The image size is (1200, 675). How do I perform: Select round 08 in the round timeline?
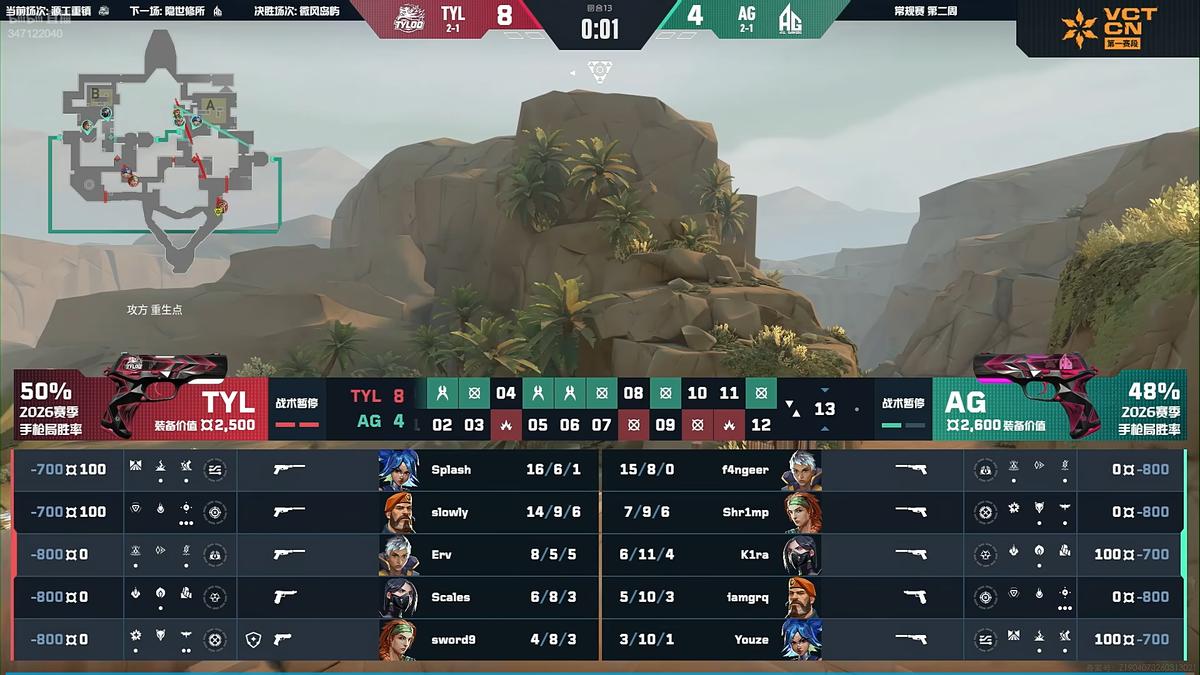point(633,393)
